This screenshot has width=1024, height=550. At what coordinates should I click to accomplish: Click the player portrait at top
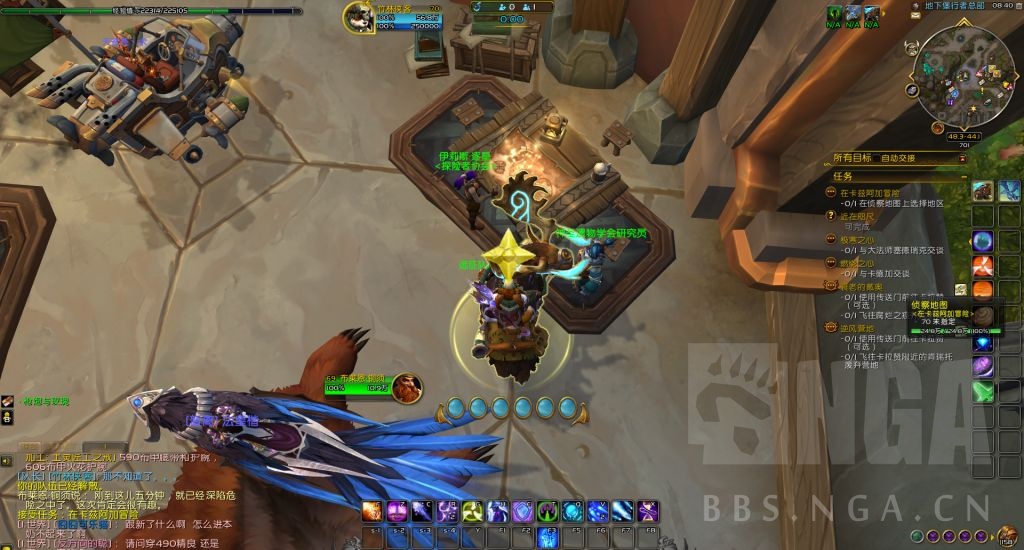tap(361, 17)
